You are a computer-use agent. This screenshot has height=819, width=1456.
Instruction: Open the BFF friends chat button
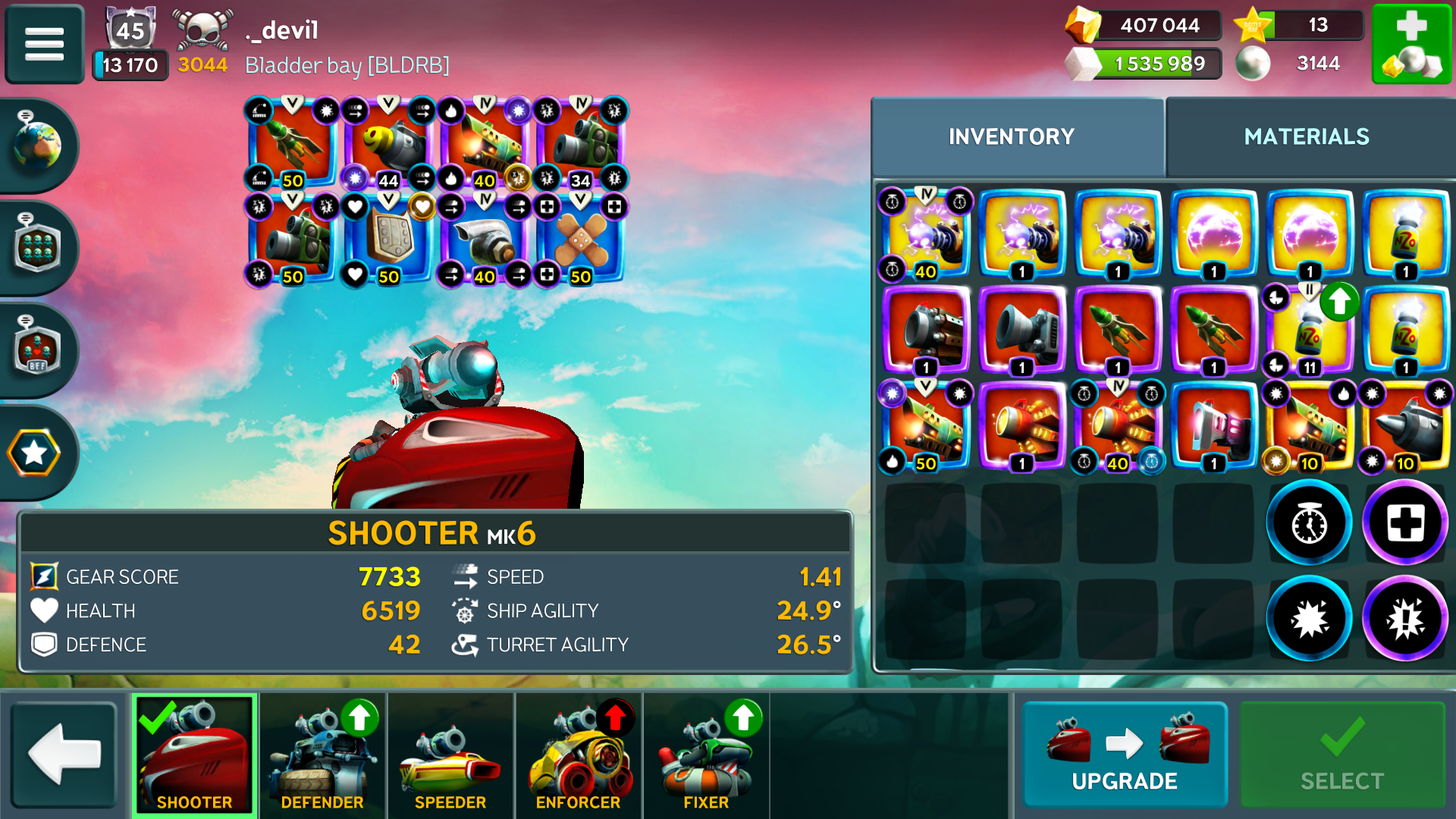tap(36, 350)
